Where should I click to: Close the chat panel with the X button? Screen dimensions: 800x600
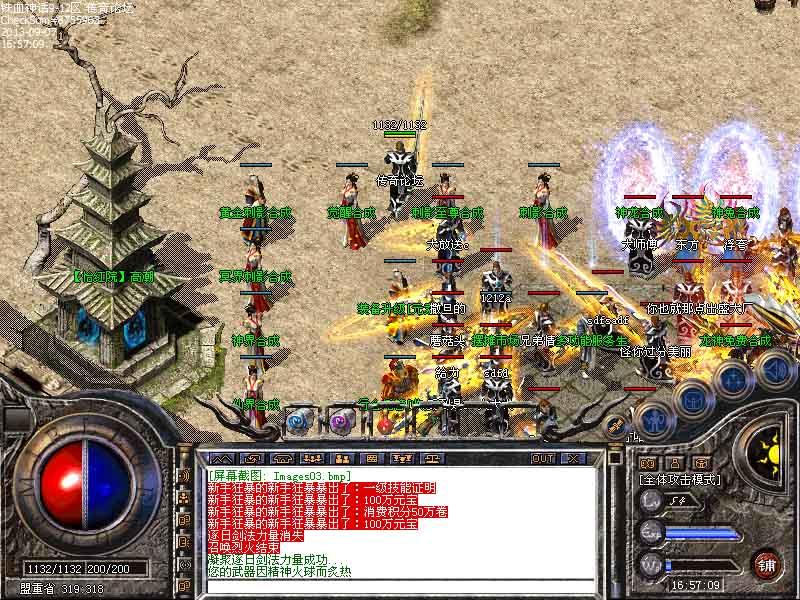[x=573, y=458]
